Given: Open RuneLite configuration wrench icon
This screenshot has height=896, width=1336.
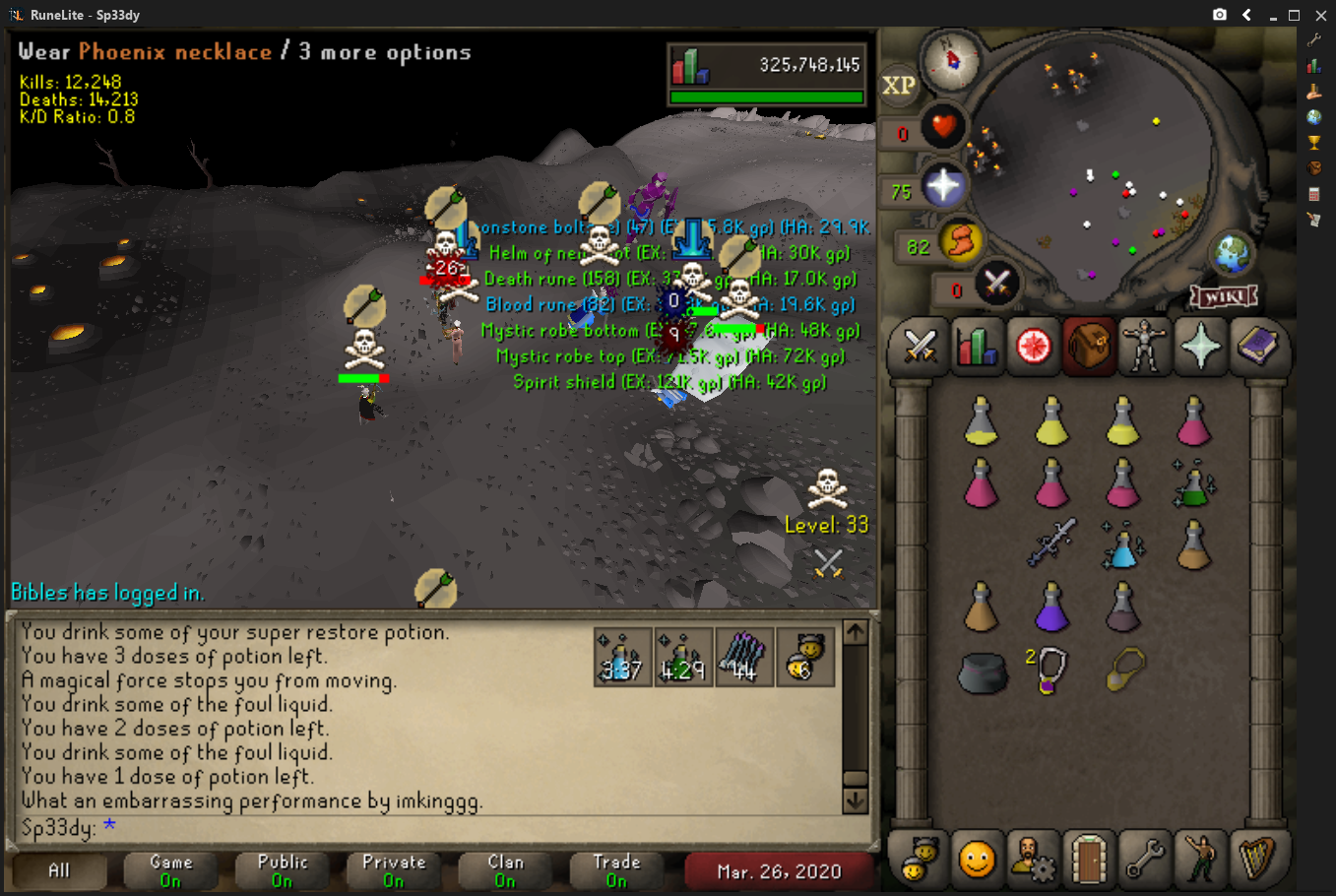Looking at the screenshot, I should 1313,39.
